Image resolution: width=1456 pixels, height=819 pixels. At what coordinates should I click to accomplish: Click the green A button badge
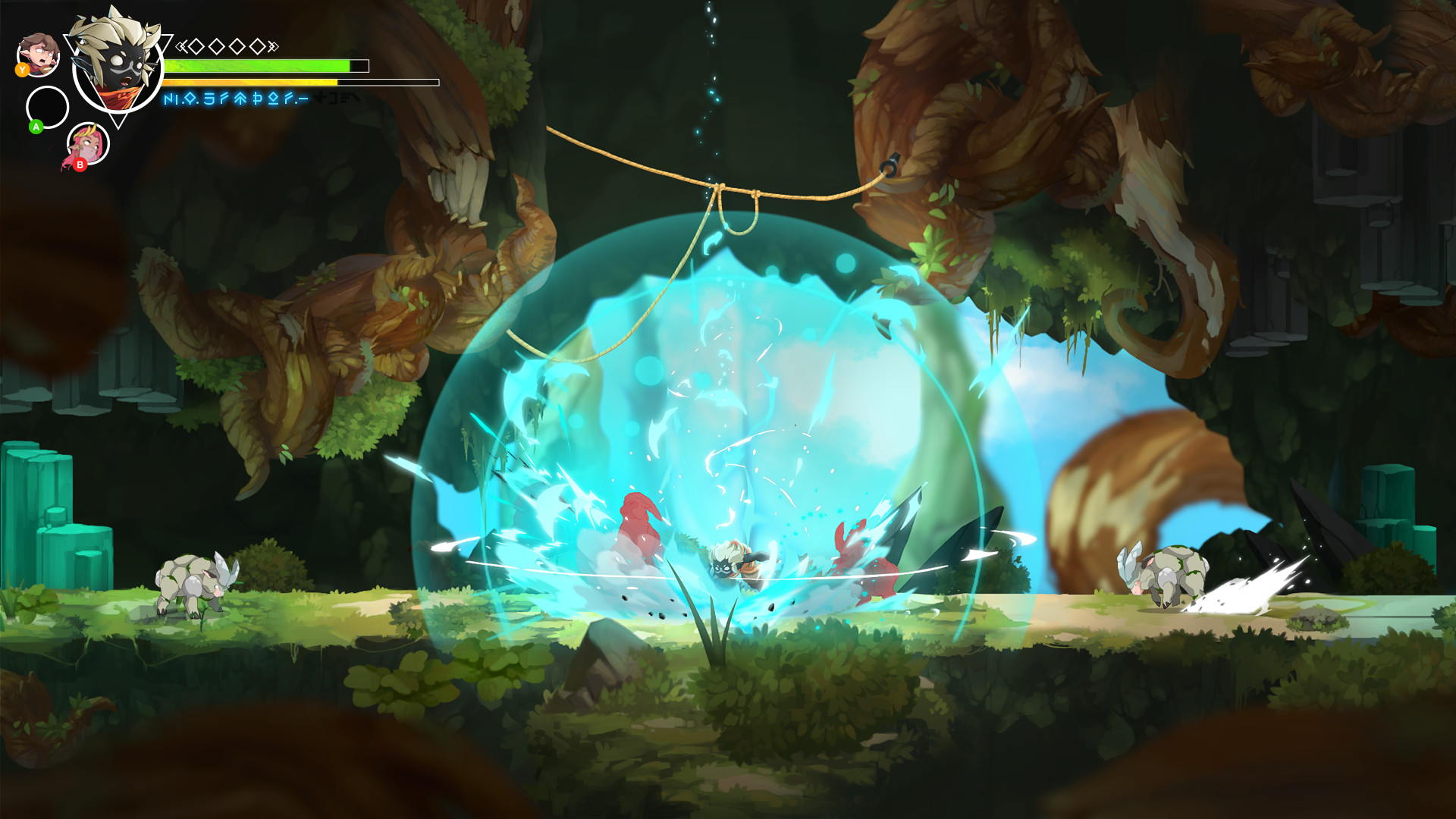click(36, 127)
